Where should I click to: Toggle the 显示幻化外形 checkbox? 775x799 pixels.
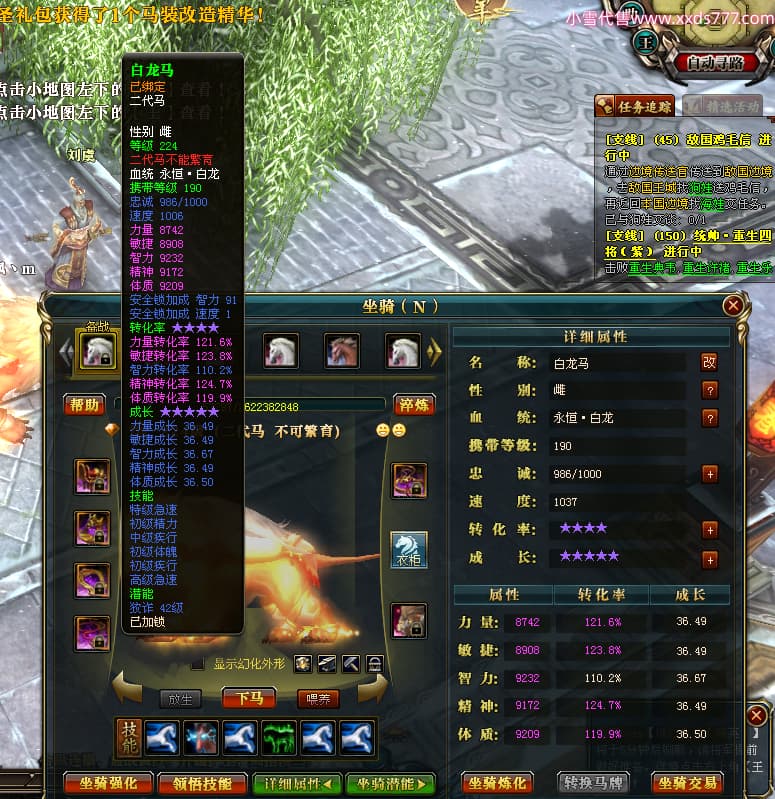[198, 664]
